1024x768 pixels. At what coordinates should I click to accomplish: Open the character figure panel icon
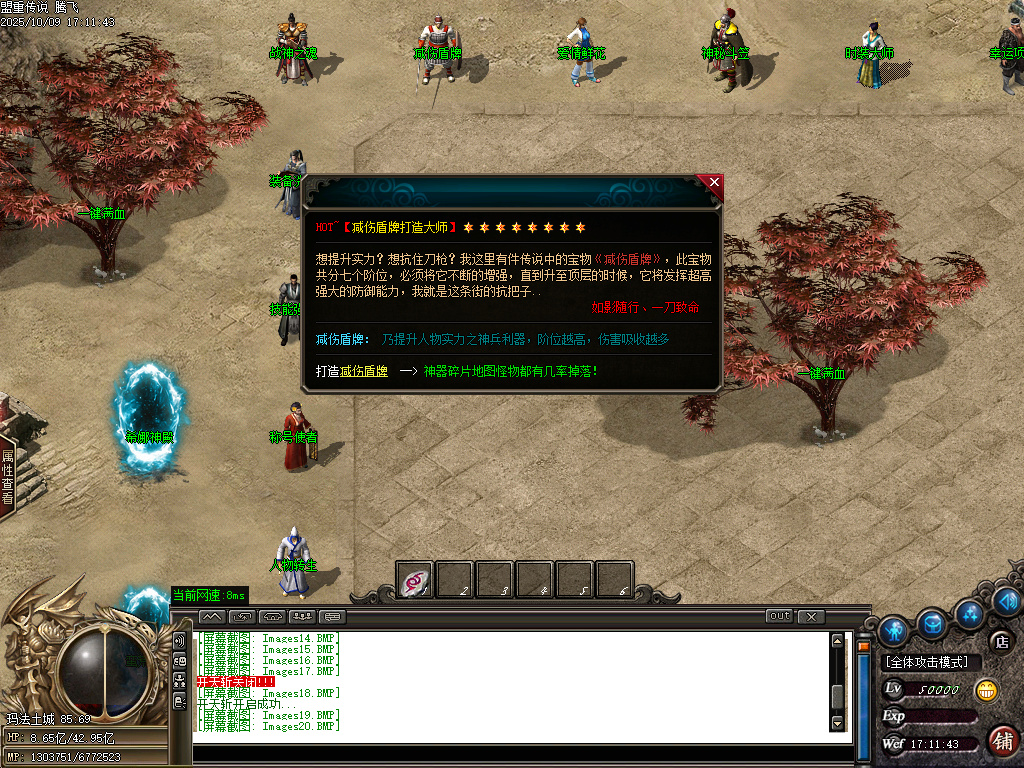click(x=893, y=629)
